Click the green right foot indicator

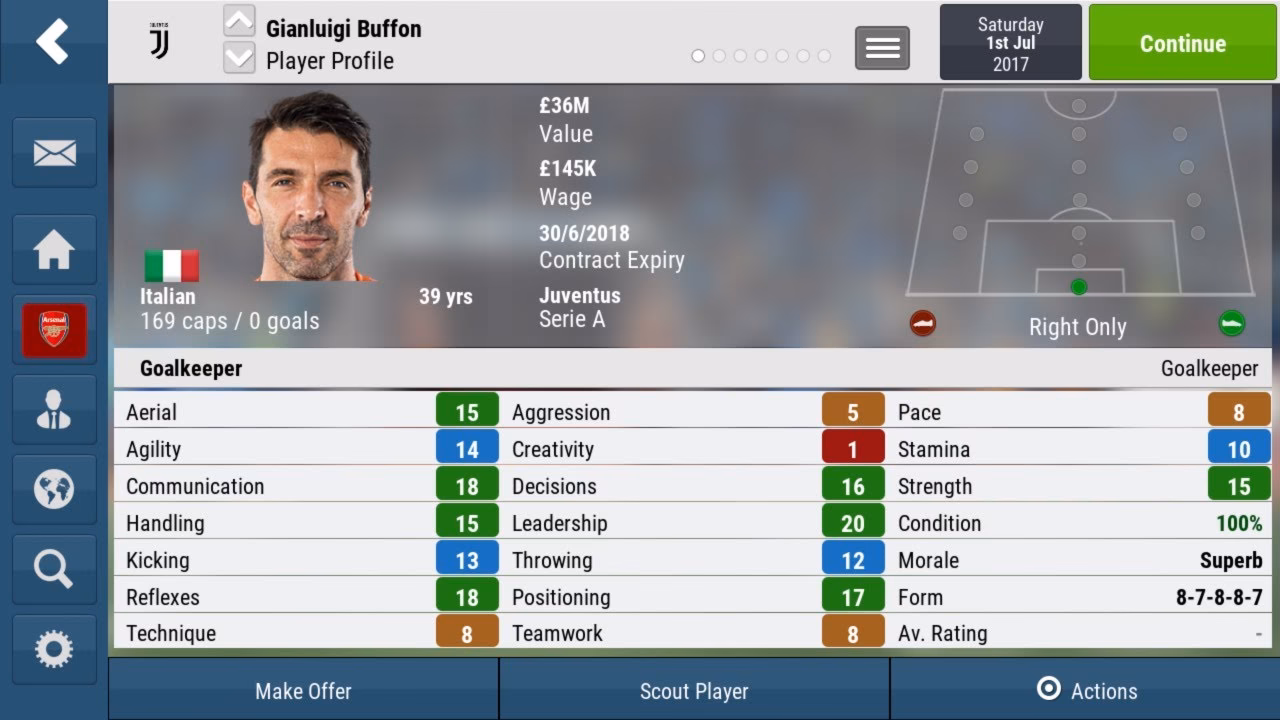point(1232,324)
